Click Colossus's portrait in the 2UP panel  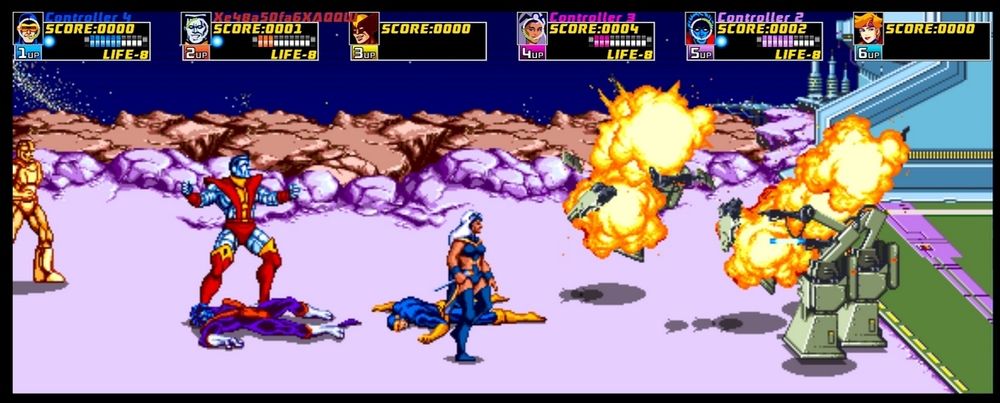(x=196, y=30)
